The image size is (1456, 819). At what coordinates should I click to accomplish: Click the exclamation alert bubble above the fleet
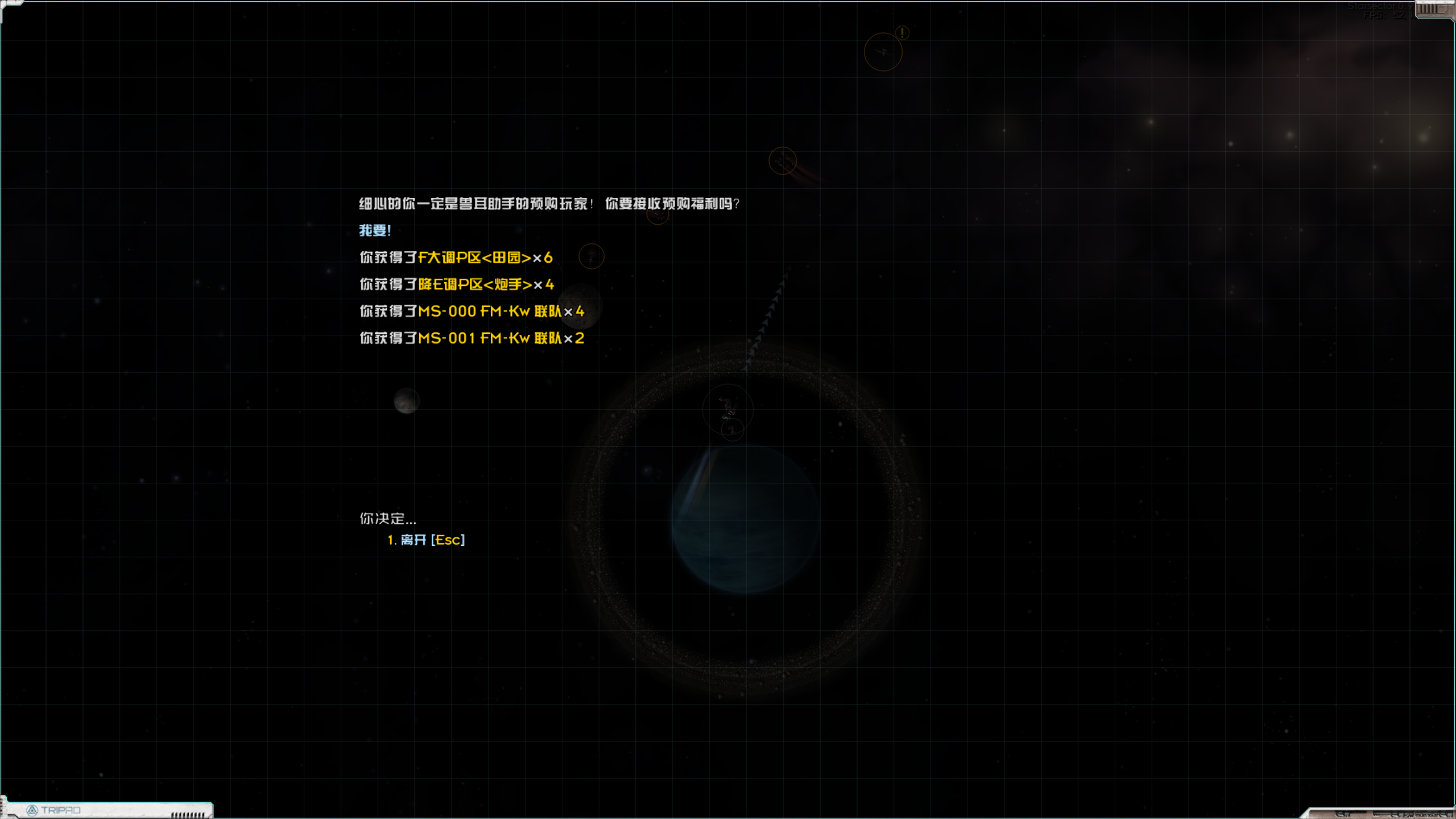(903, 32)
